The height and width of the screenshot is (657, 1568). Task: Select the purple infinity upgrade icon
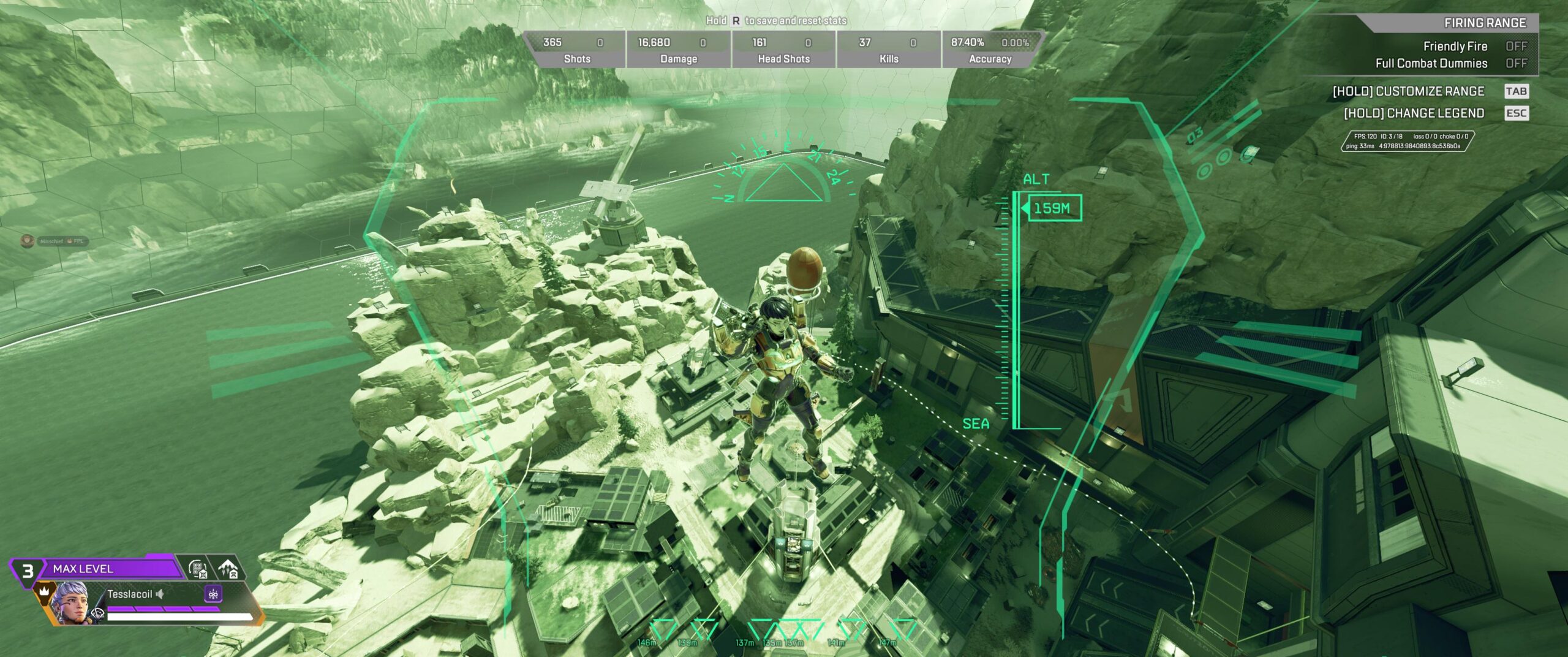tap(213, 594)
